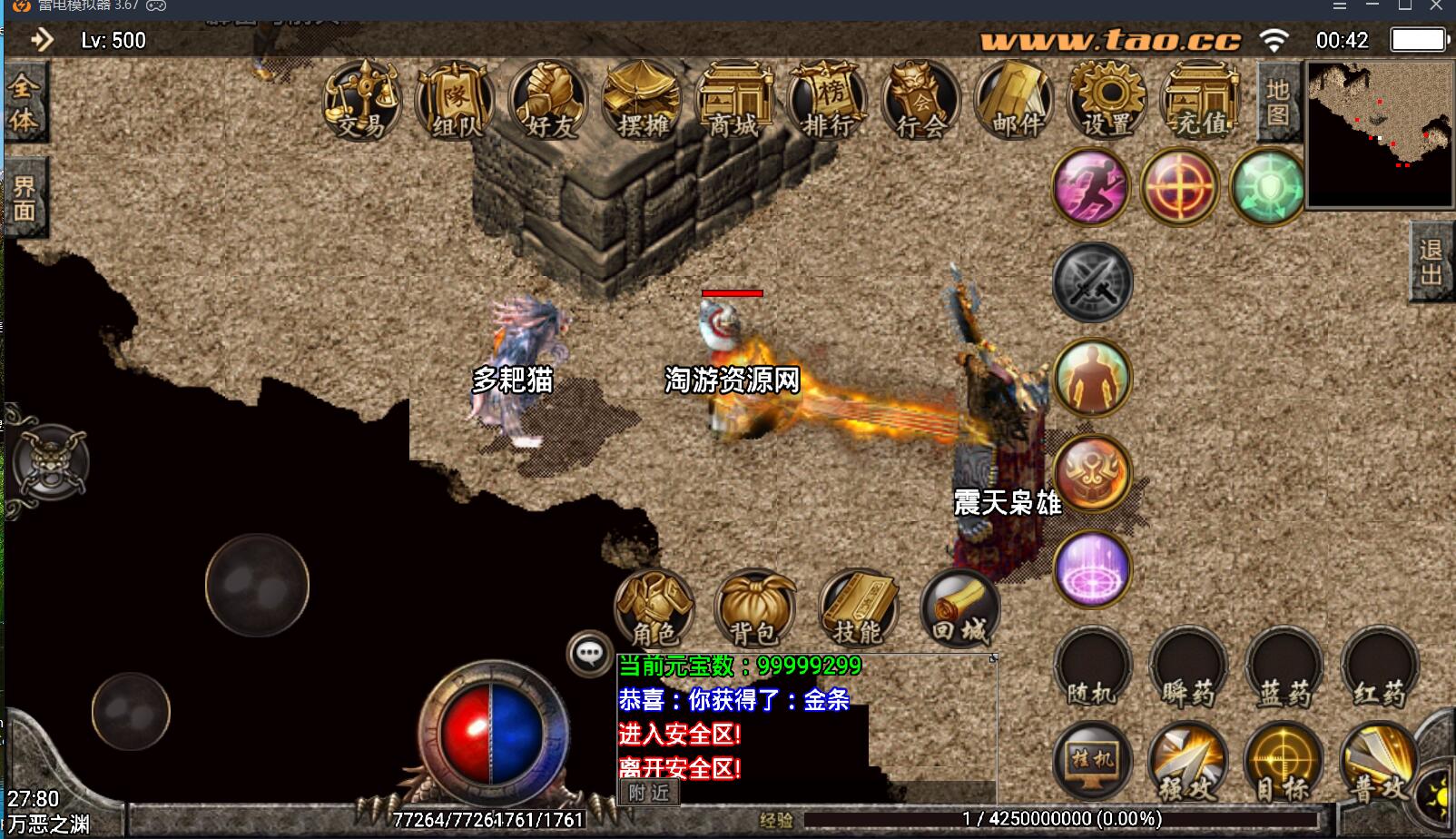Open the 技能 skills book

(x=858, y=608)
